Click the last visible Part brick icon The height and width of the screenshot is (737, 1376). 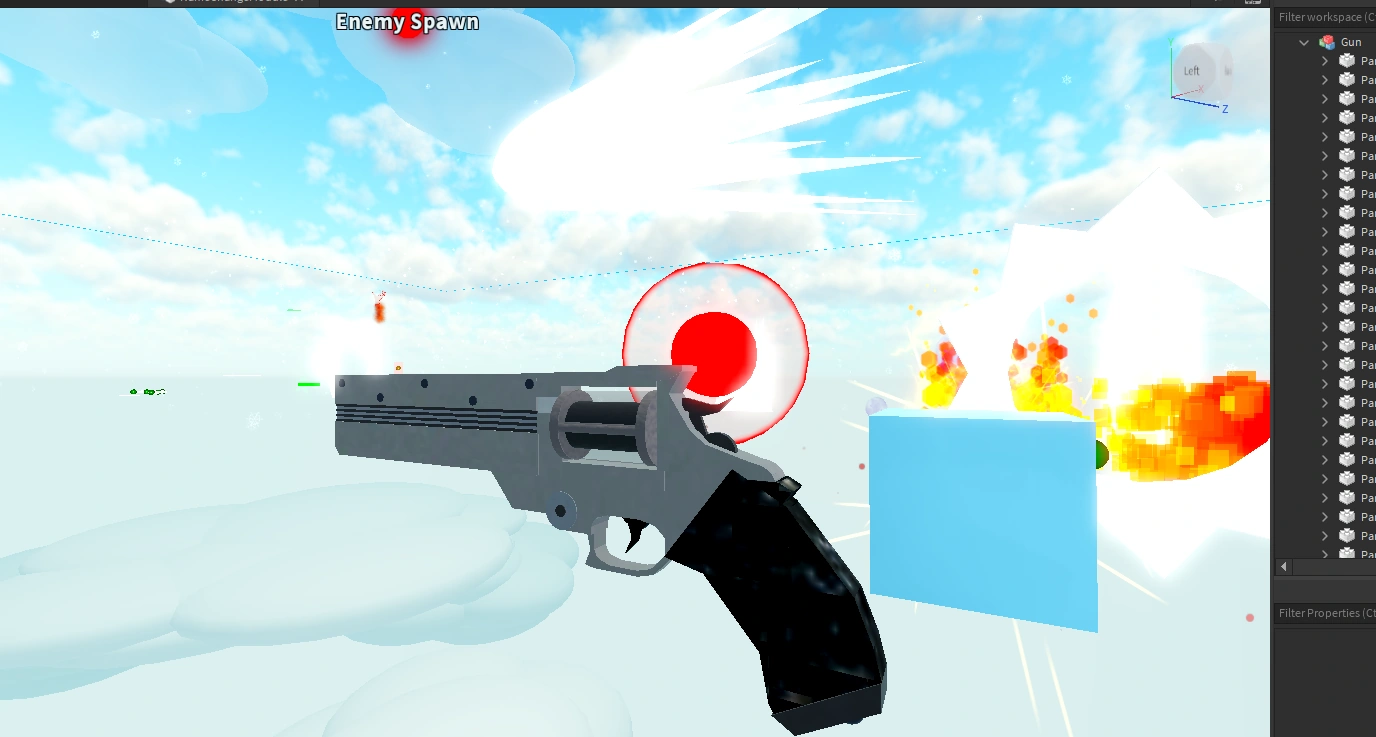(x=1347, y=554)
